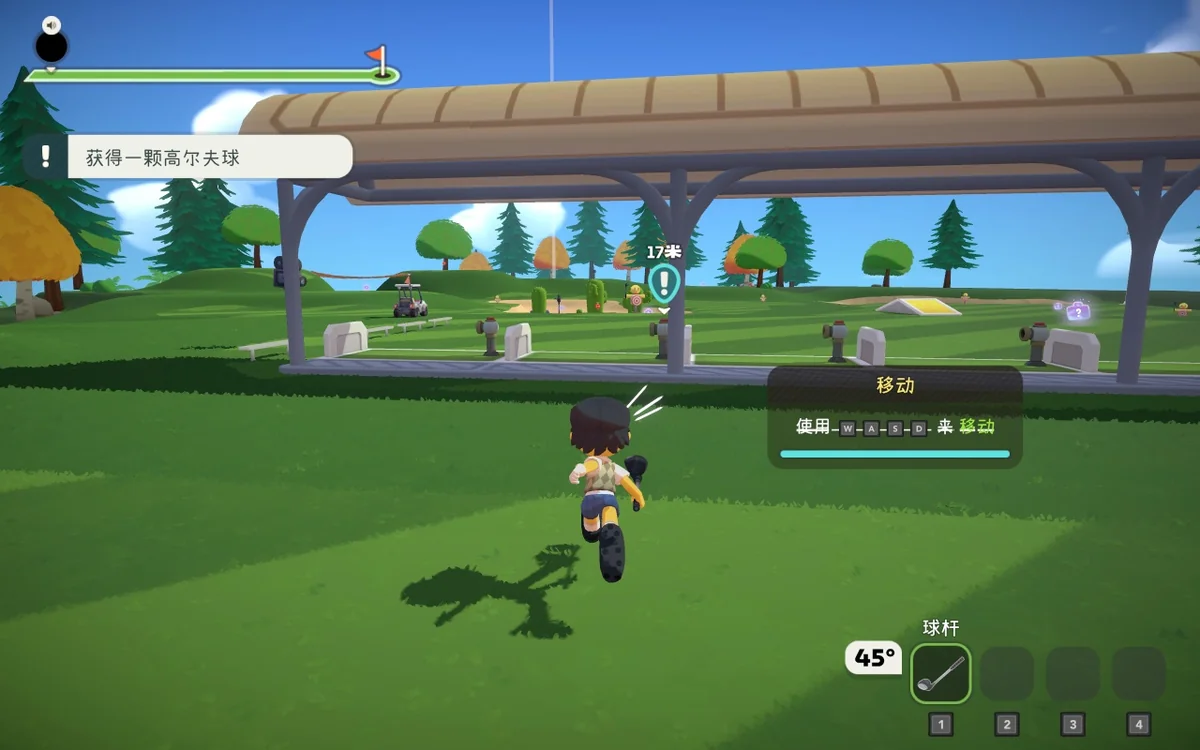Click the 45° swing angle indicator

(x=874, y=658)
